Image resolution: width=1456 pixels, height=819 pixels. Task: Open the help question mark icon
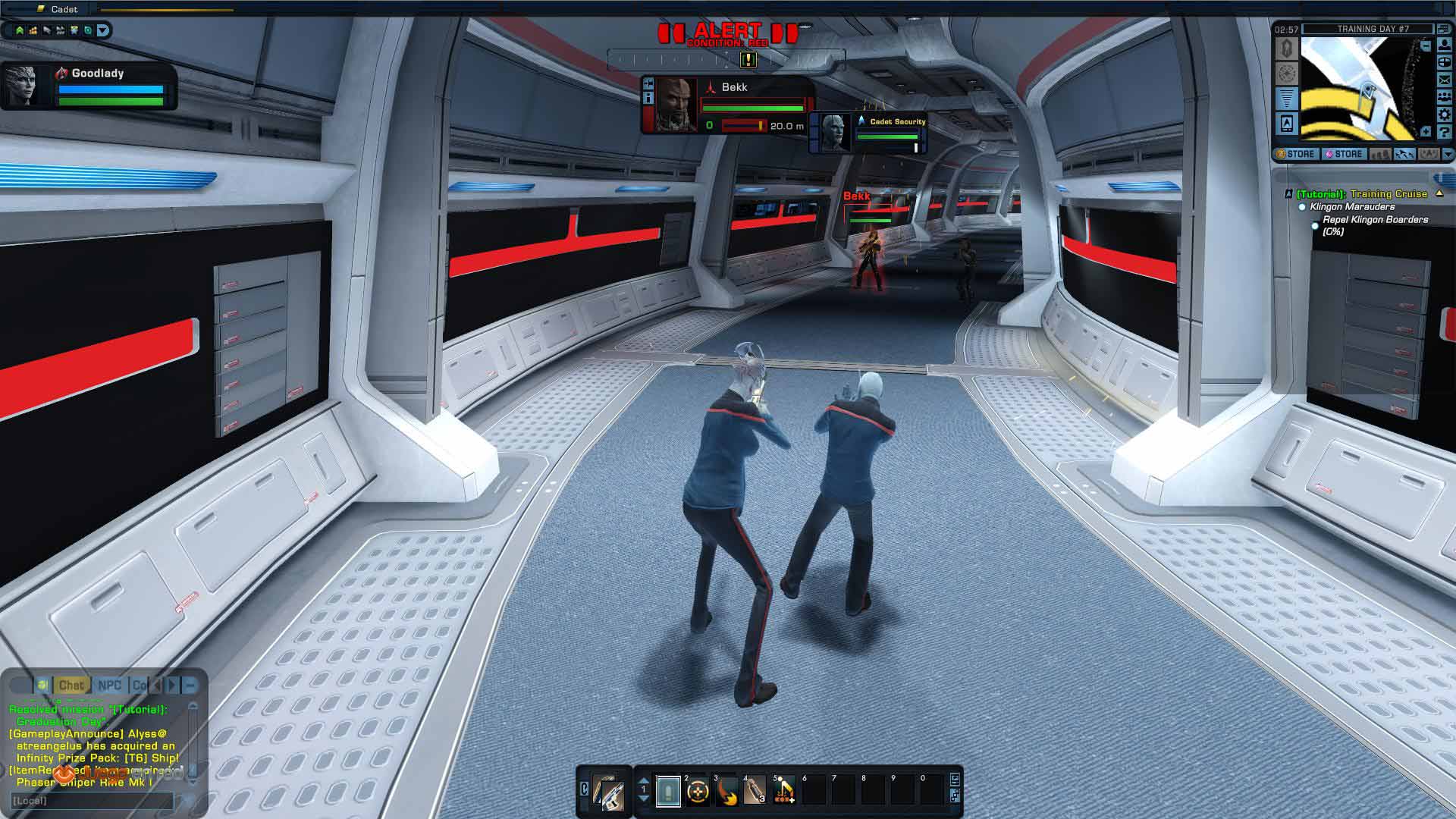click(1445, 132)
